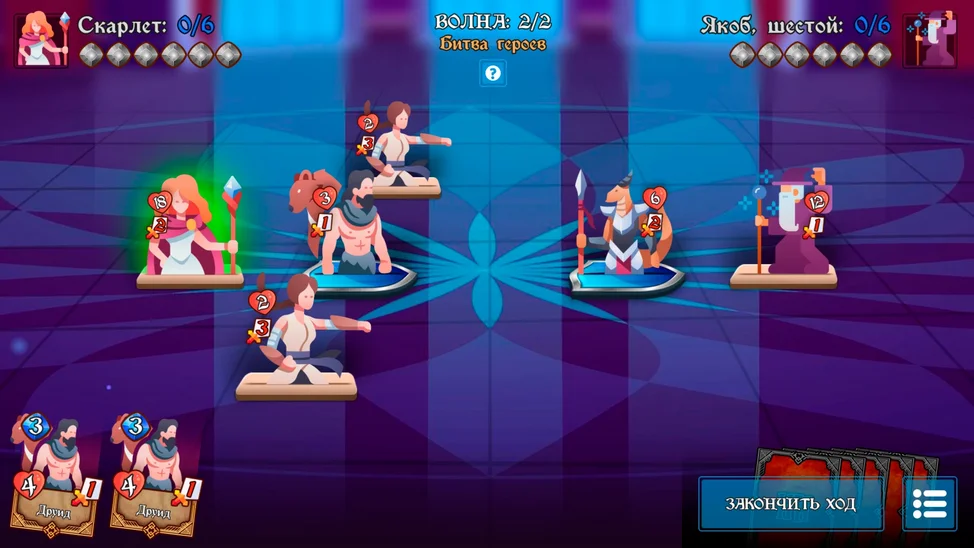Click Scarlet's portrait avatar
Image resolution: width=974 pixels, height=548 pixels.
[x=42, y=39]
